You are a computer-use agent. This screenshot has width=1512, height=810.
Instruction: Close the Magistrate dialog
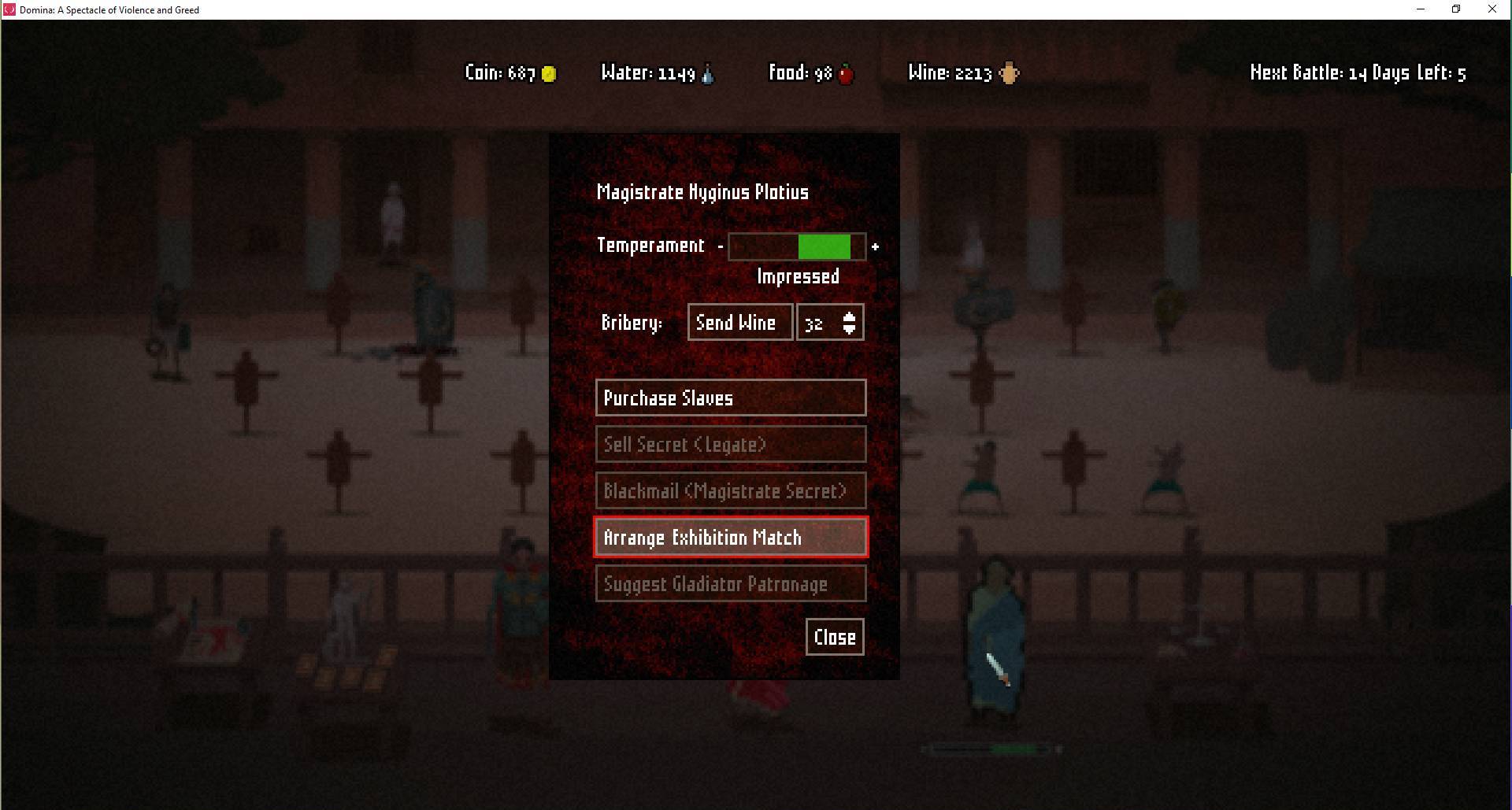(833, 637)
